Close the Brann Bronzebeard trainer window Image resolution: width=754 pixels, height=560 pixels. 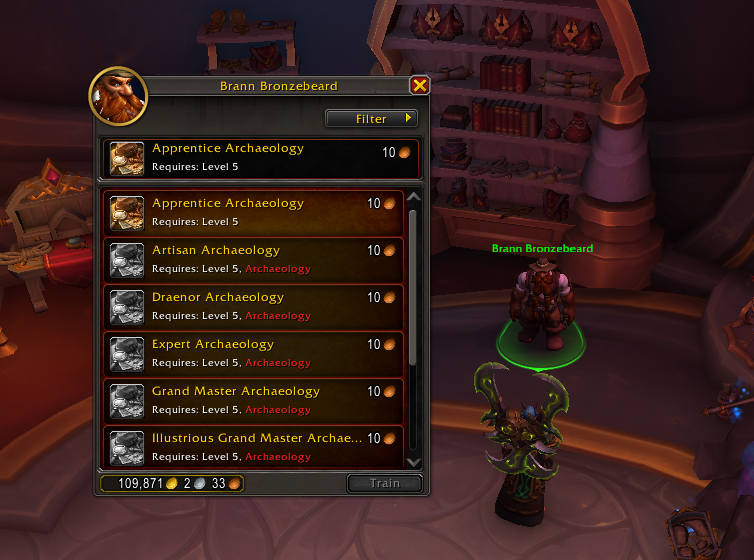(420, 86)
